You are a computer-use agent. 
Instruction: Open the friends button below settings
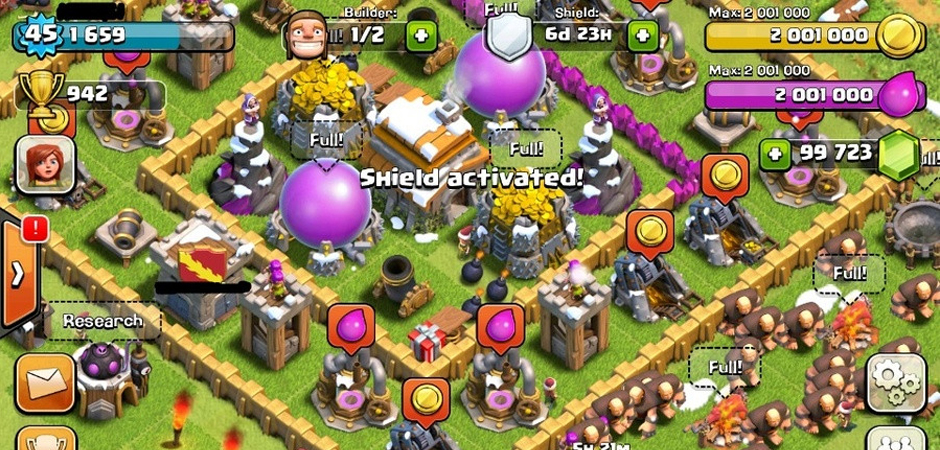(894, 440)
